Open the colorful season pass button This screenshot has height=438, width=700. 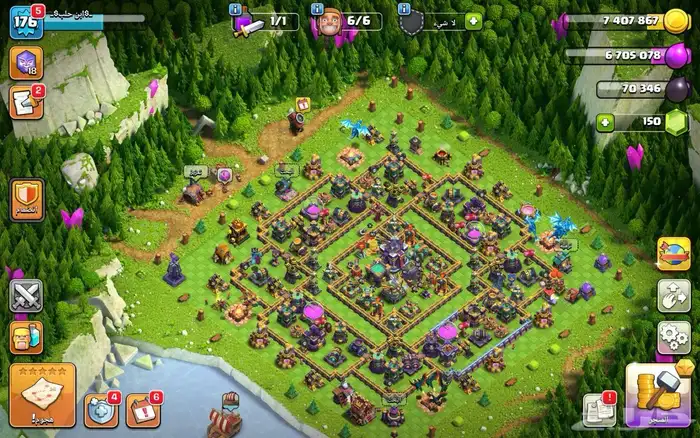(x=671, y=252)
